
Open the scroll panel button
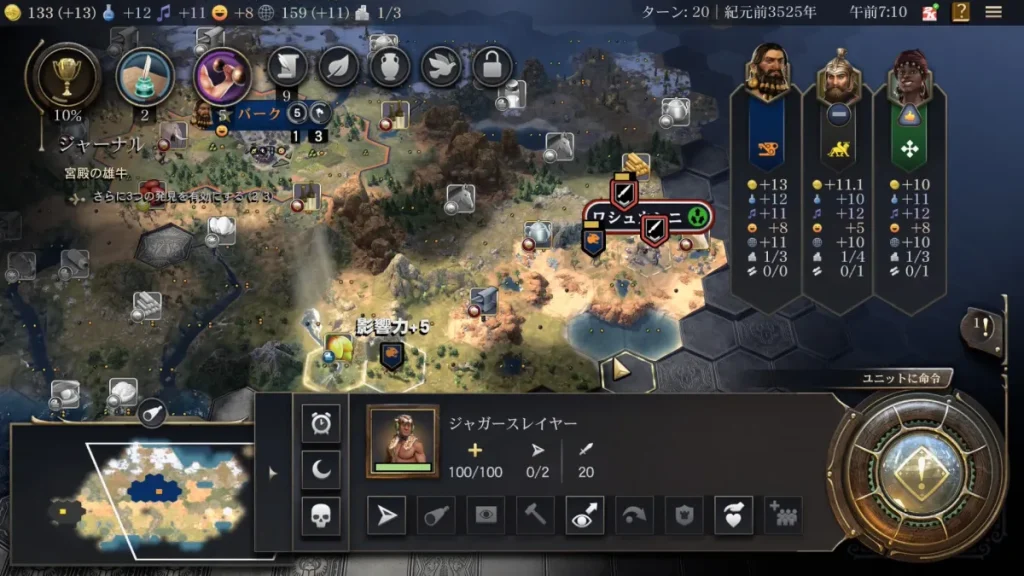(287, 67)
